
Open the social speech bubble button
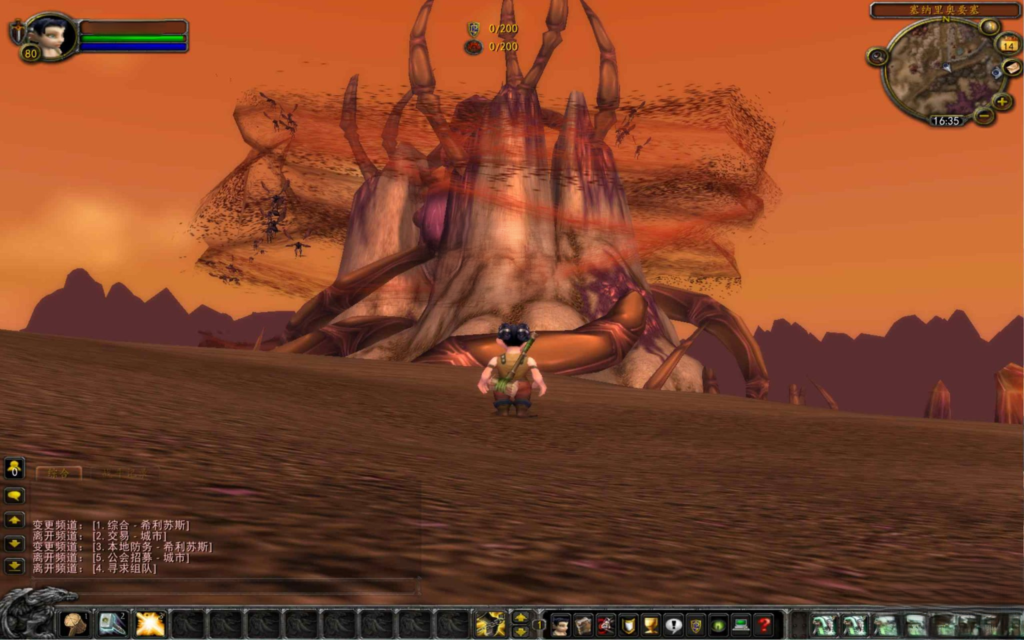[673, 625]
